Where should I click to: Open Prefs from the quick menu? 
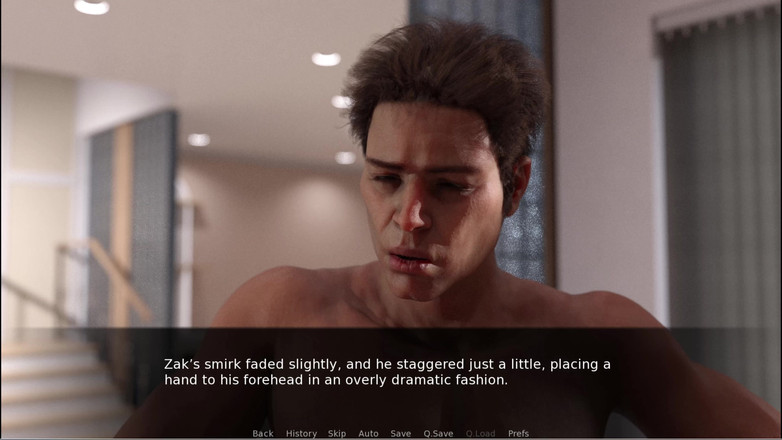(x=518, y=433)
